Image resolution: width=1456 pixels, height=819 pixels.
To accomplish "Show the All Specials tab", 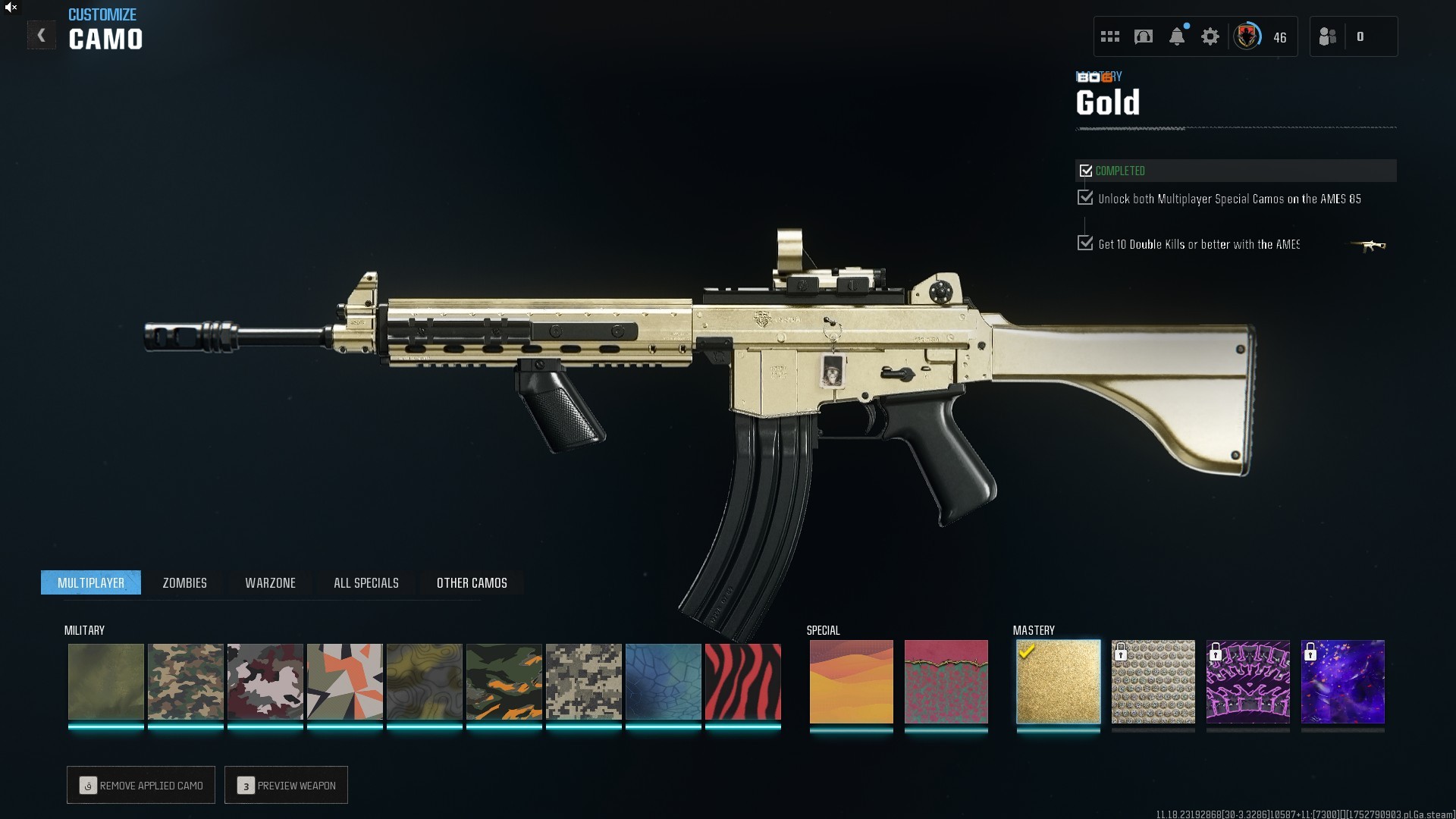I will pyautogui.click(x=366, y=582).
